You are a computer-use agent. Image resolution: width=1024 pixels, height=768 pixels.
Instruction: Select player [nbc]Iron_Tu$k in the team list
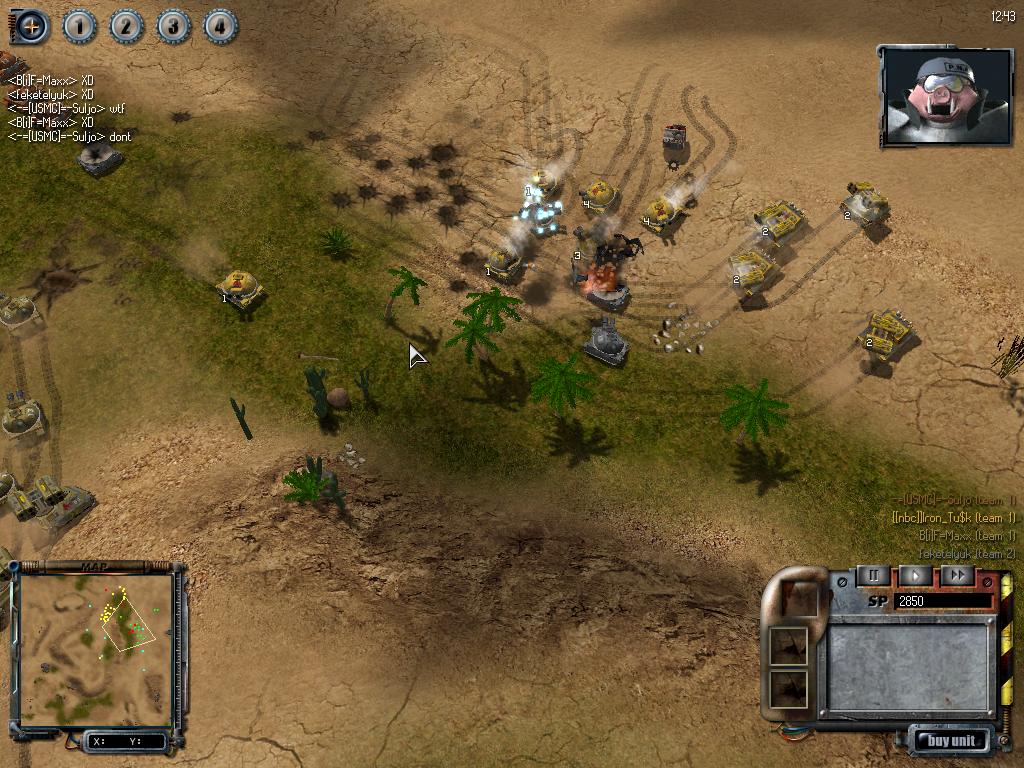(x=953, y=518)
